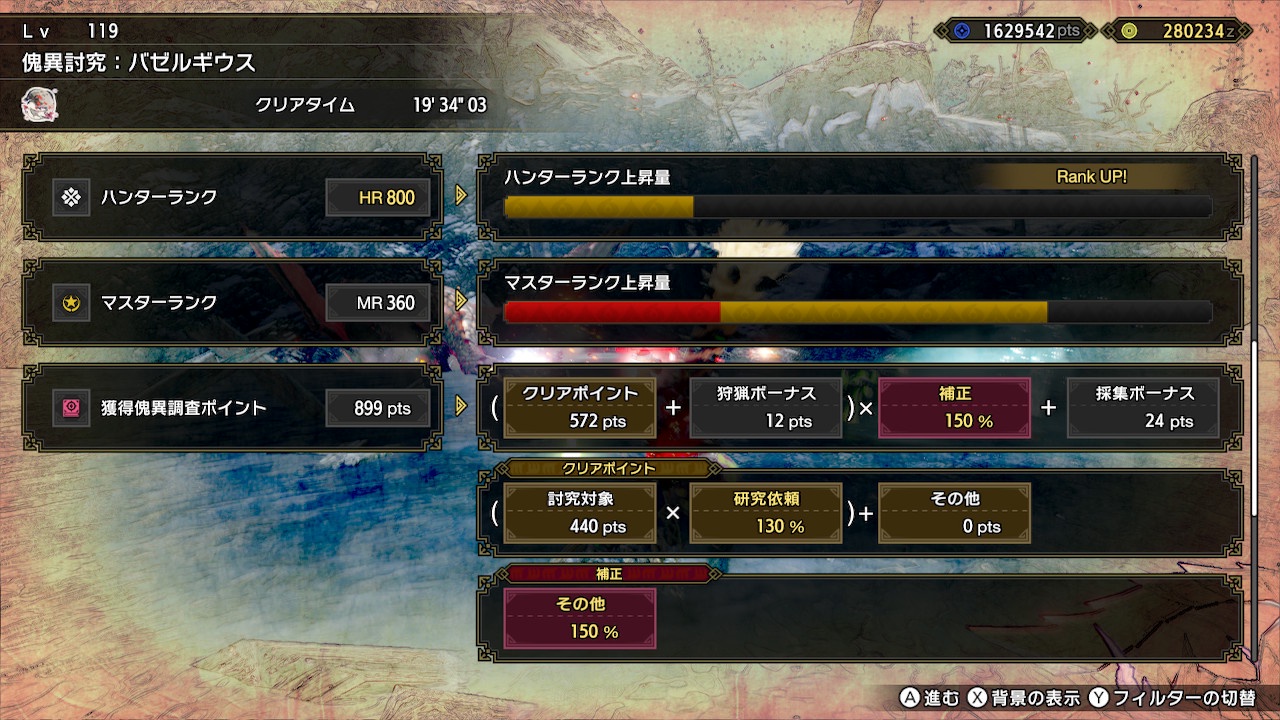Click the クリアポイント 572 pts box
This screenshot has width=1280, height=720.
click(x=580, y=407)
